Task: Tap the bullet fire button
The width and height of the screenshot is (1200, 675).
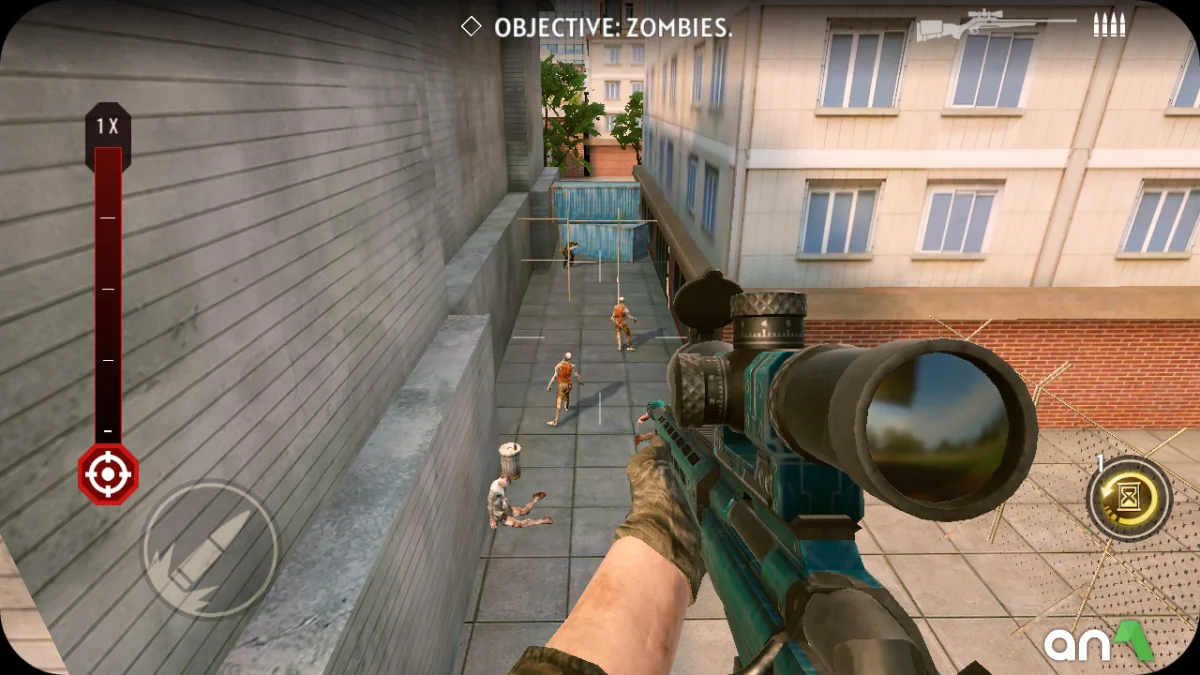Action: [210, 548]
